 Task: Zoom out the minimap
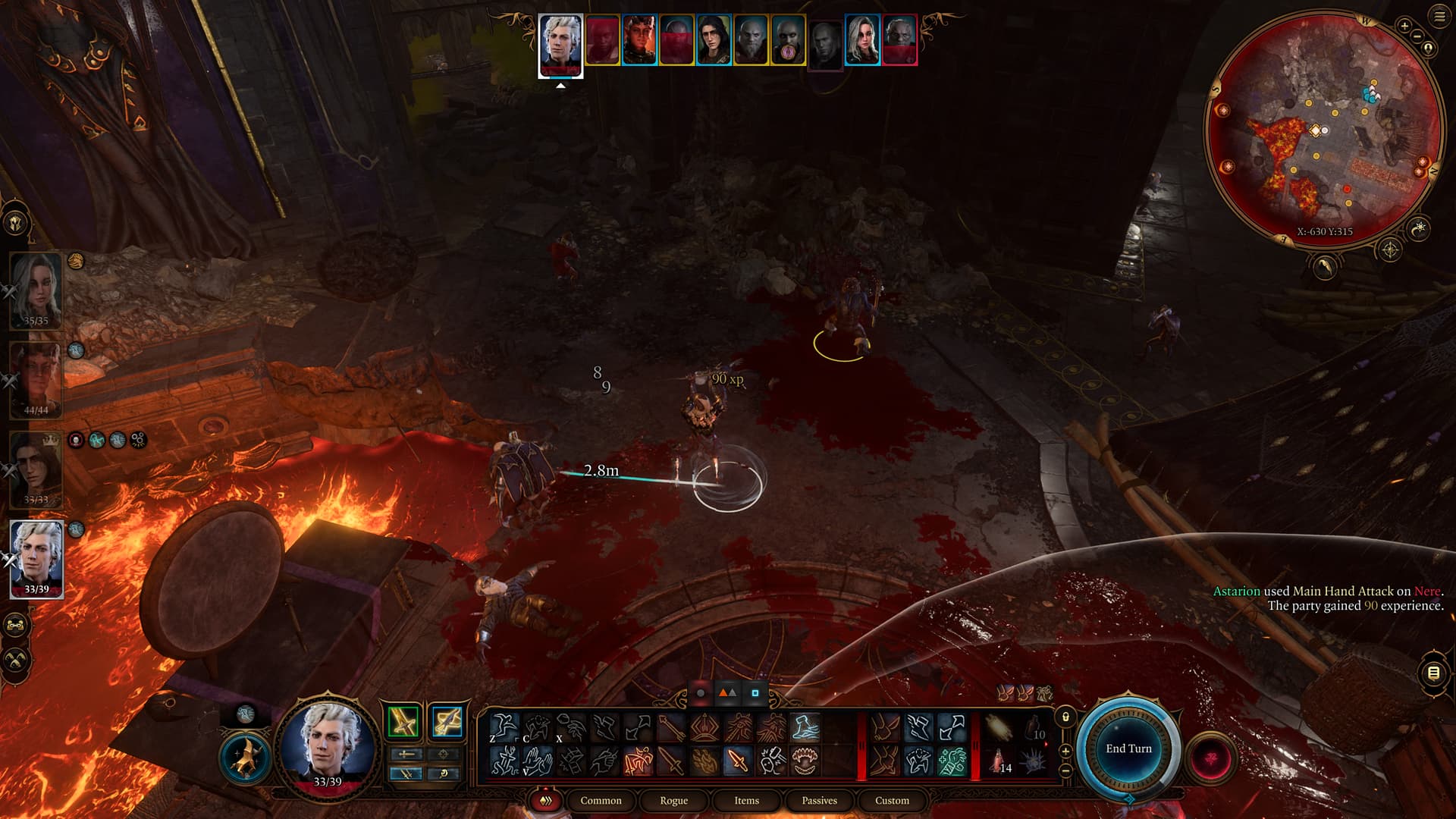click(1416, 36)
